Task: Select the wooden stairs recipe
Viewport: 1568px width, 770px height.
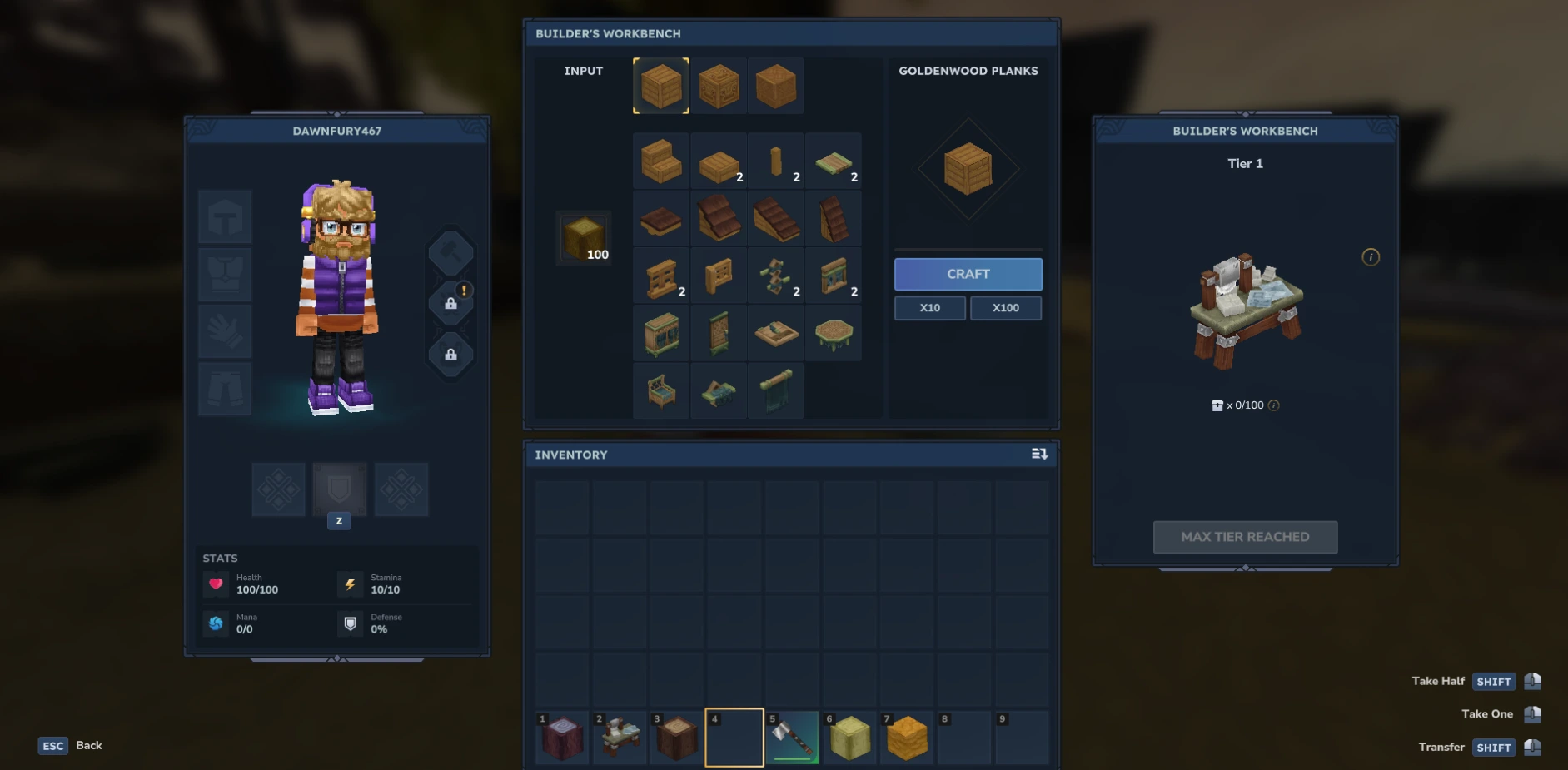Action: pyautogui.click(x=660, y=161)
